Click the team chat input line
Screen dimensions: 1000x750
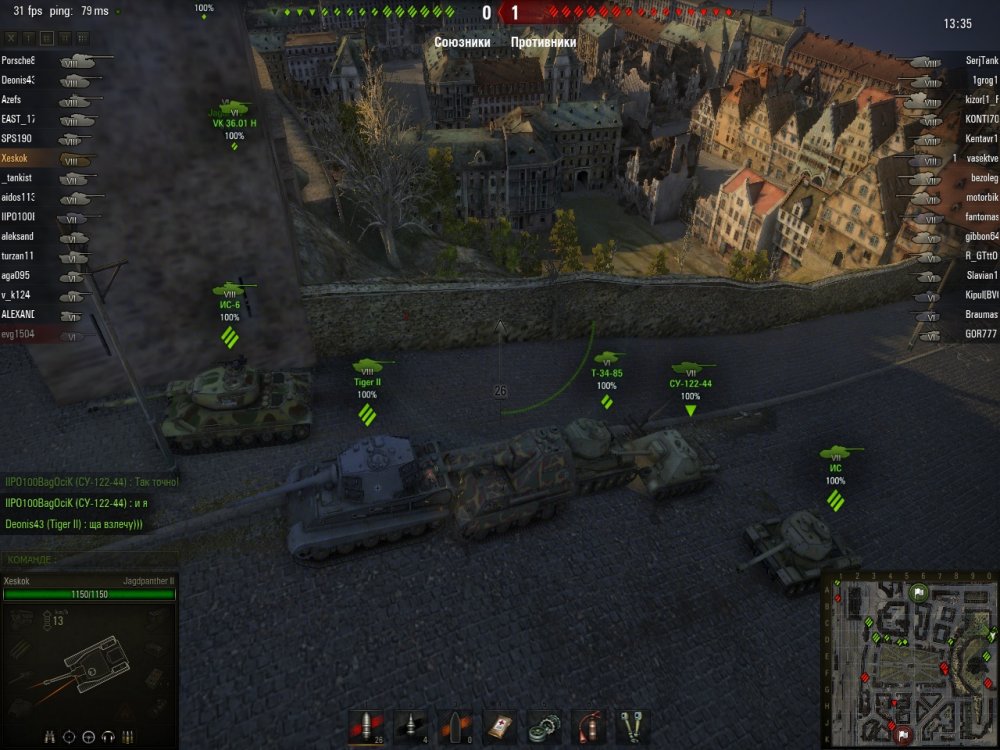(x=90, y=559)
